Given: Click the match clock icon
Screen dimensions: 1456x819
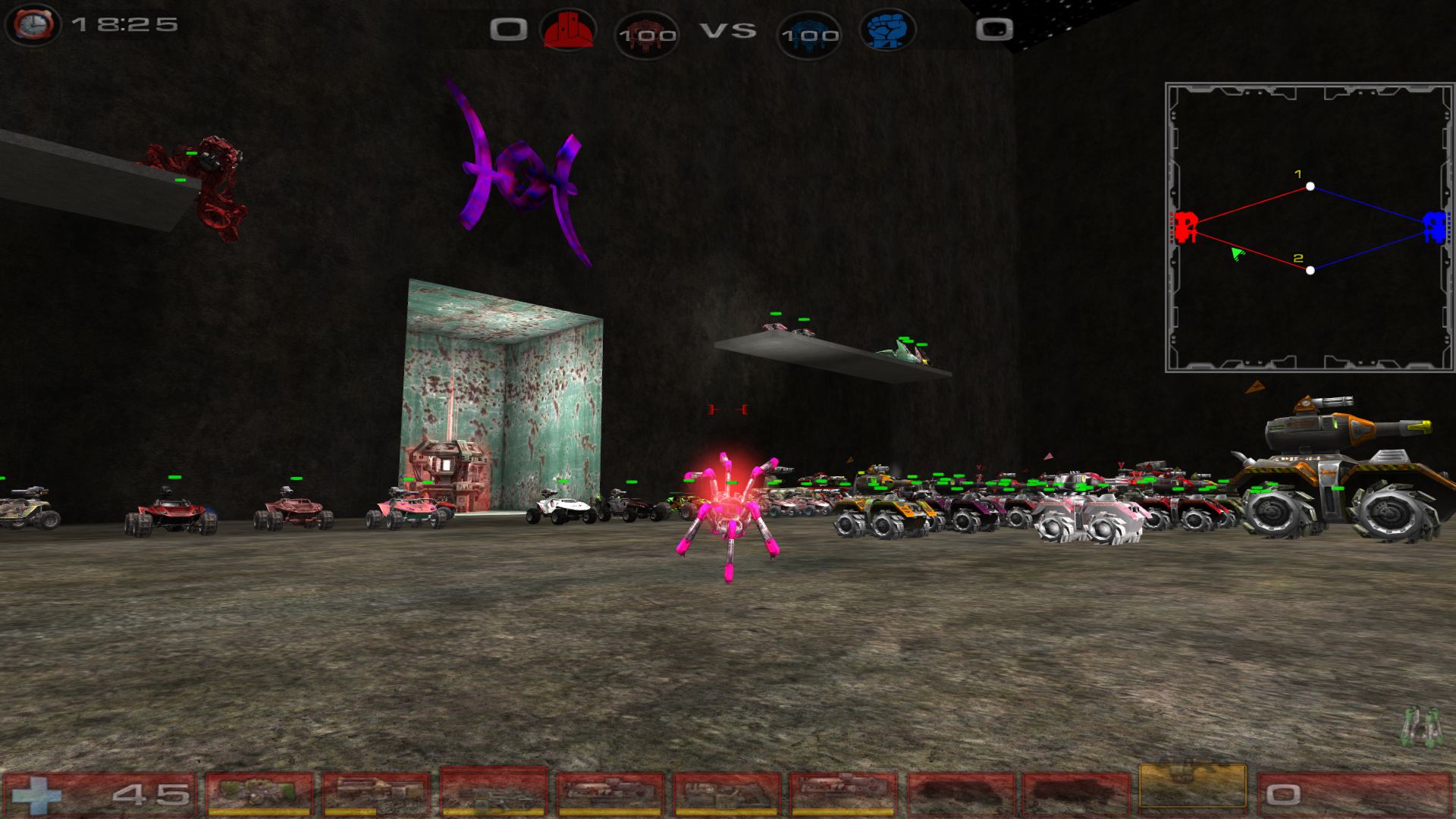Looking at the screenshot, I should tap(33, 24).
